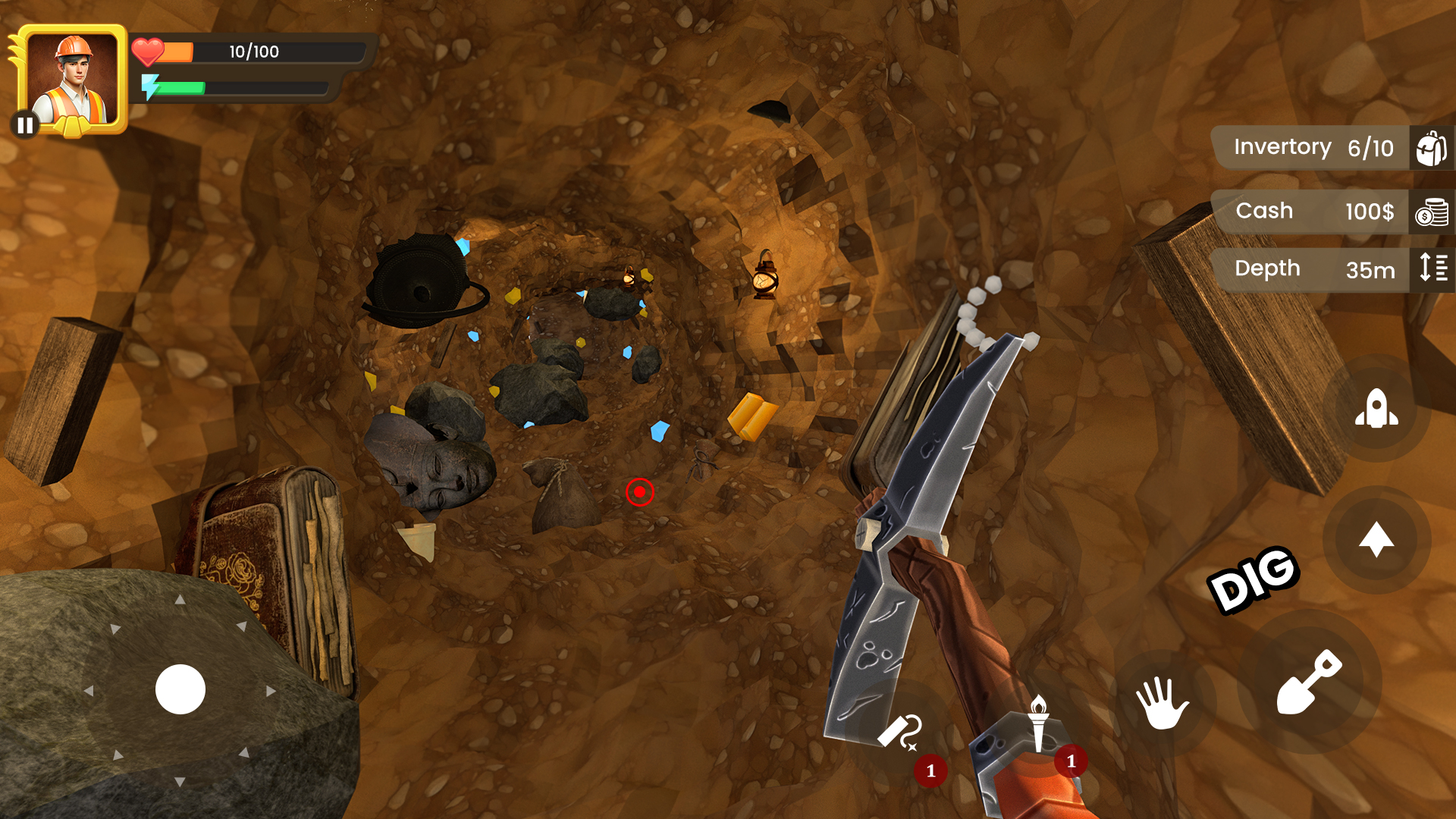
Task: Tap the movement joystick
Action: tap(180, 689)
